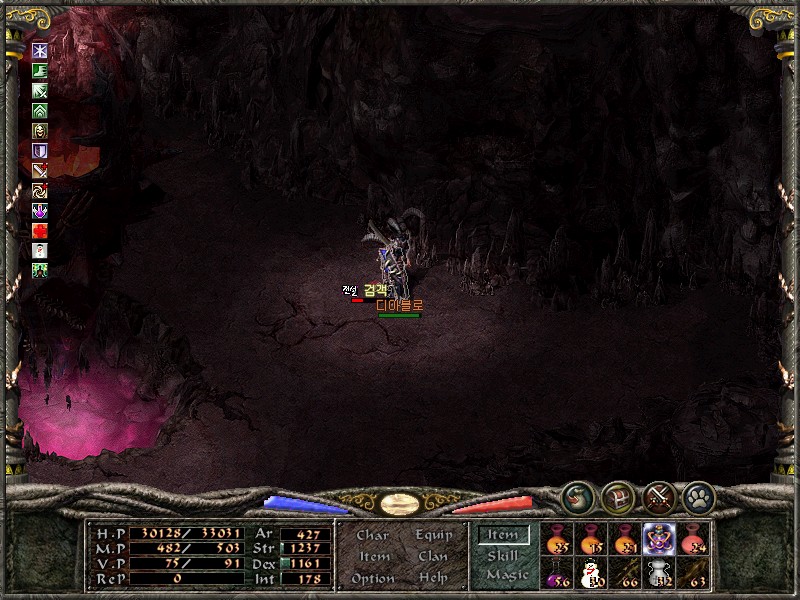Click the snowflake buff icon
Viewport: 800px width, 600px height.
[40, 50]
